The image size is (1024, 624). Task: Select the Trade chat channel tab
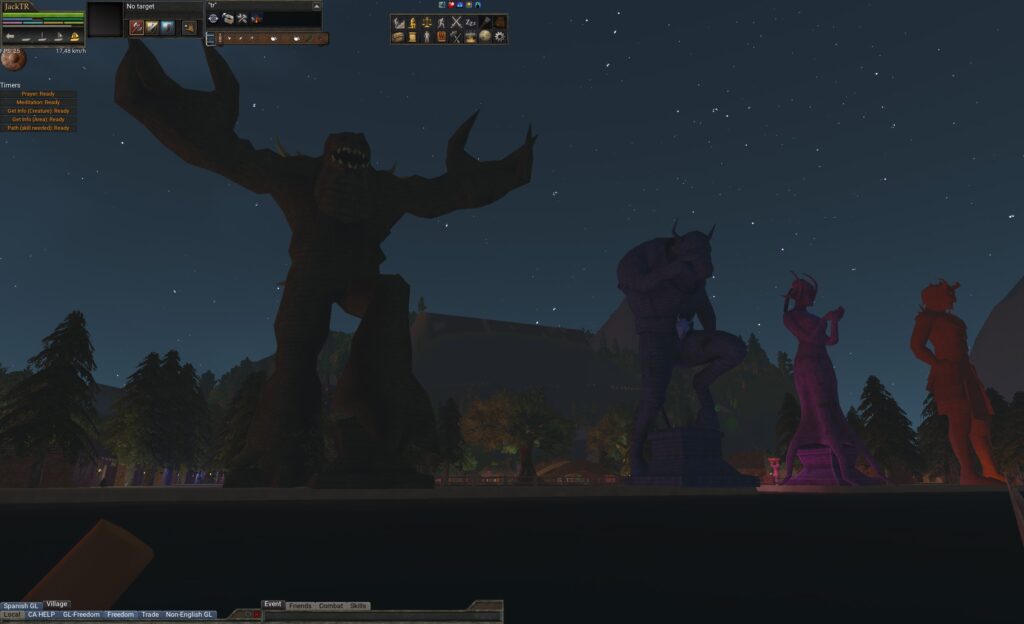click(150, 615)
